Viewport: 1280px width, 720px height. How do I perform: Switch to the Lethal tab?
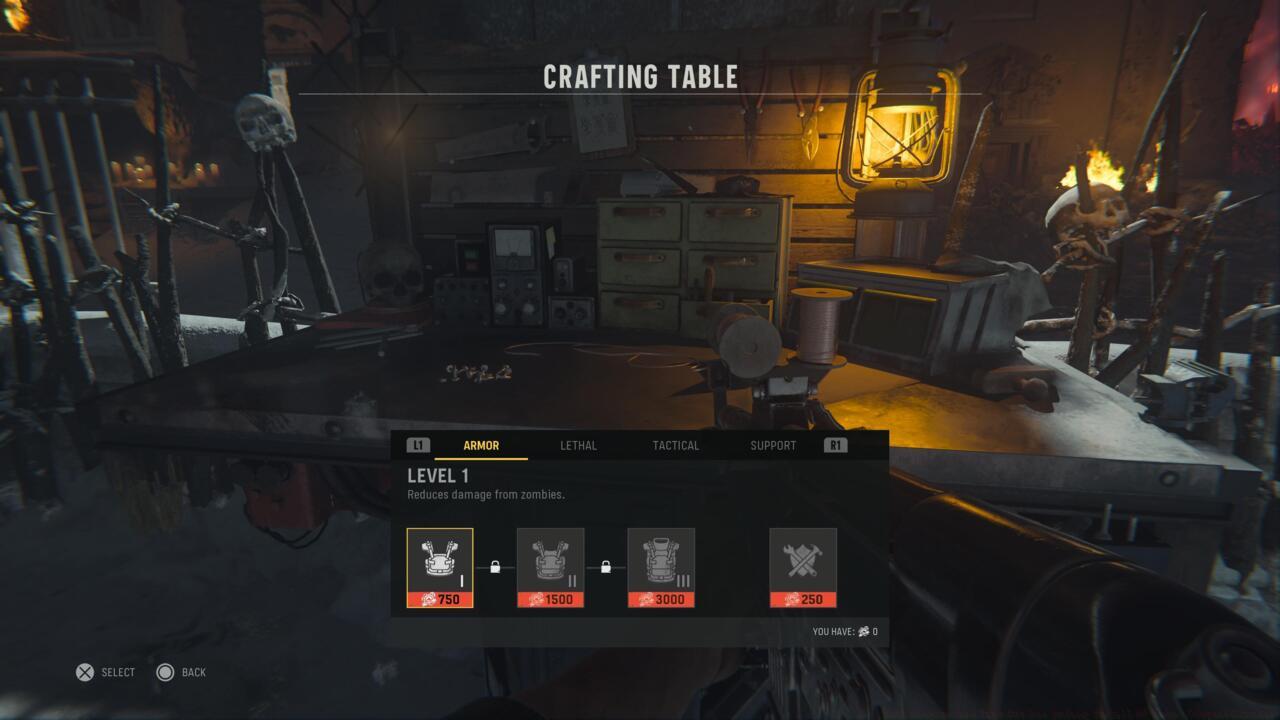point(580,445)
